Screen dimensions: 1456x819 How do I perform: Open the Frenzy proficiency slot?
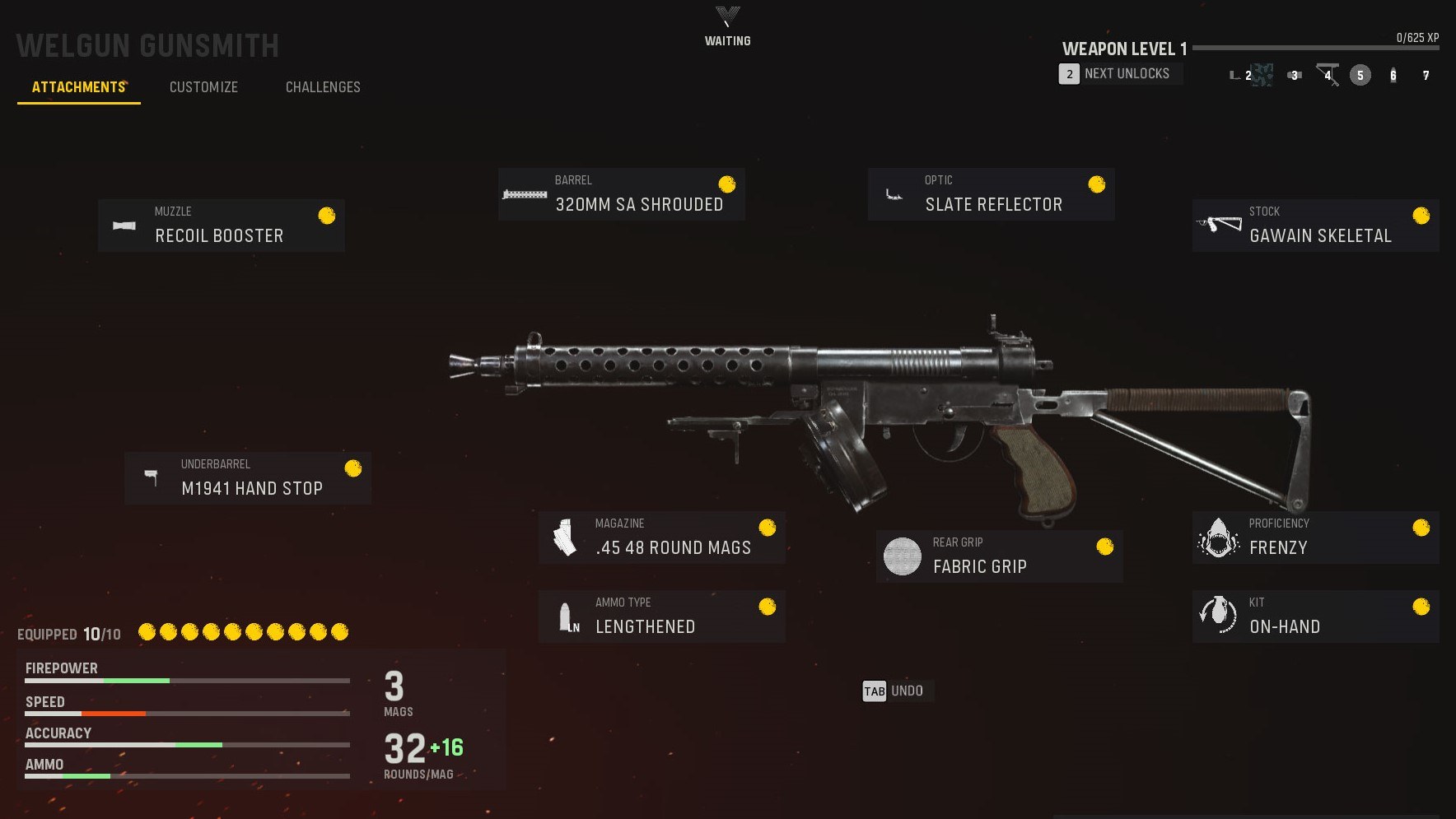pos(1315,537)
